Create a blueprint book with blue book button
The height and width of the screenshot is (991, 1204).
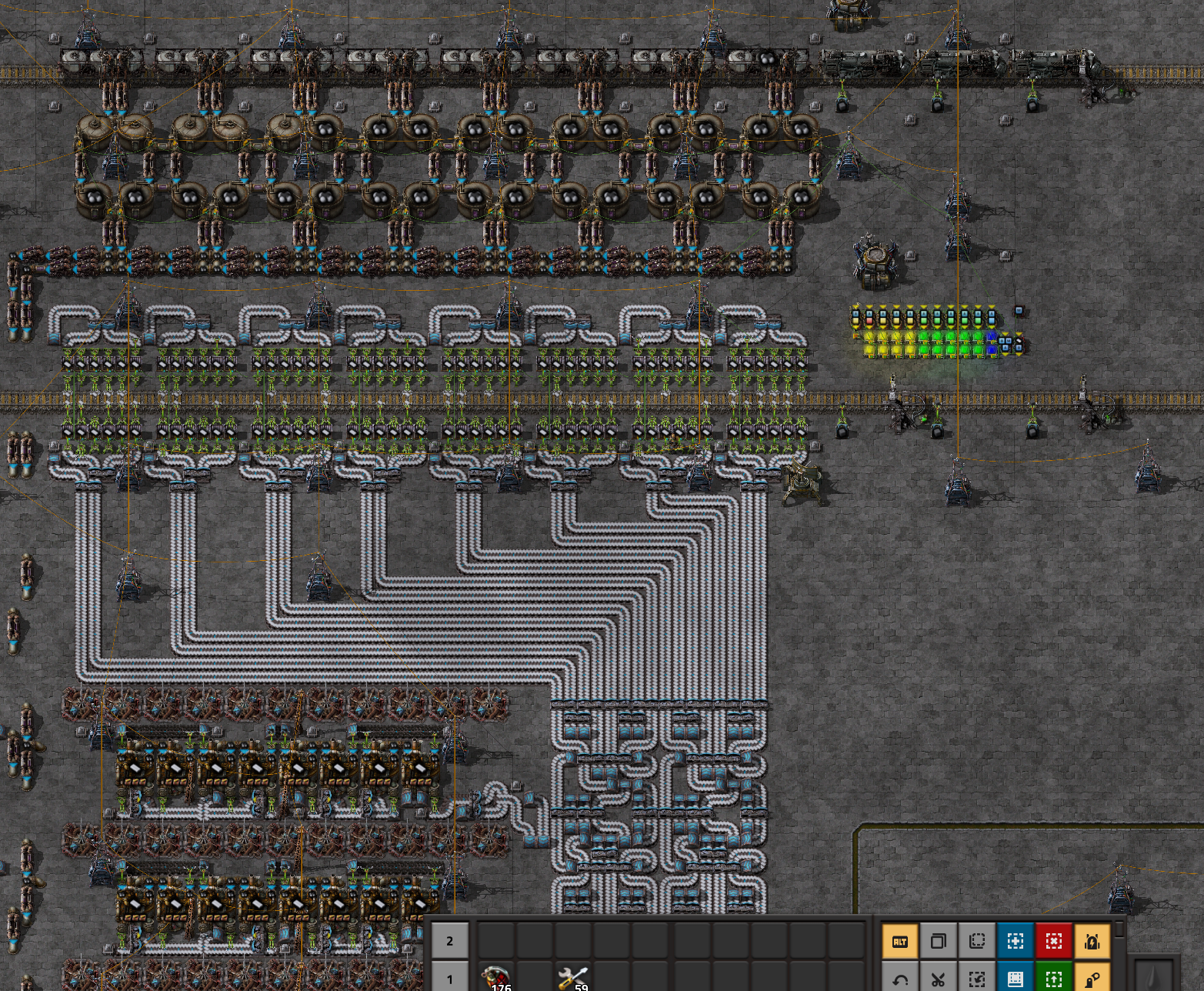(x=1015, y=979)
